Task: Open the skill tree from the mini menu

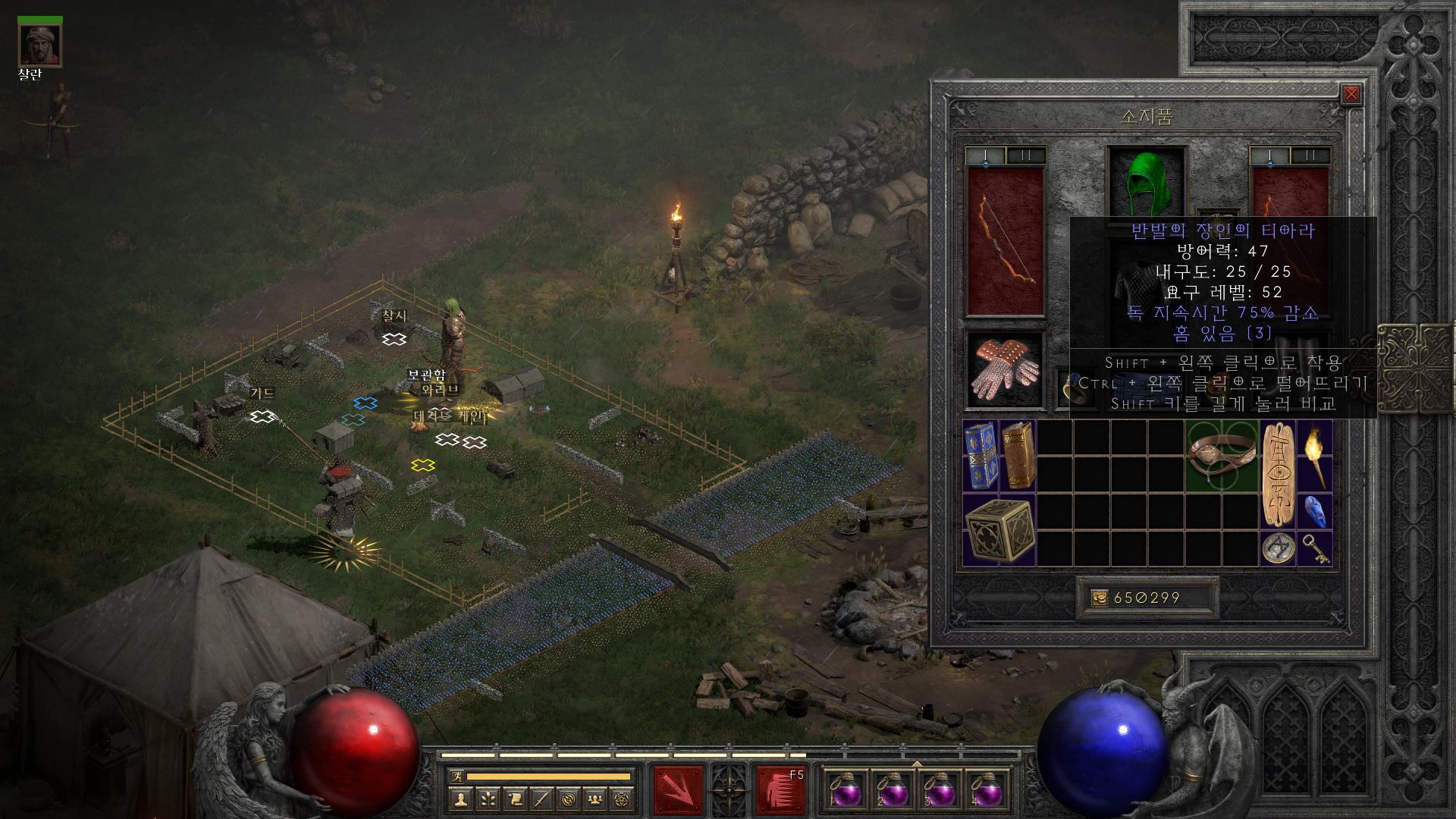Action: point(488,799)
